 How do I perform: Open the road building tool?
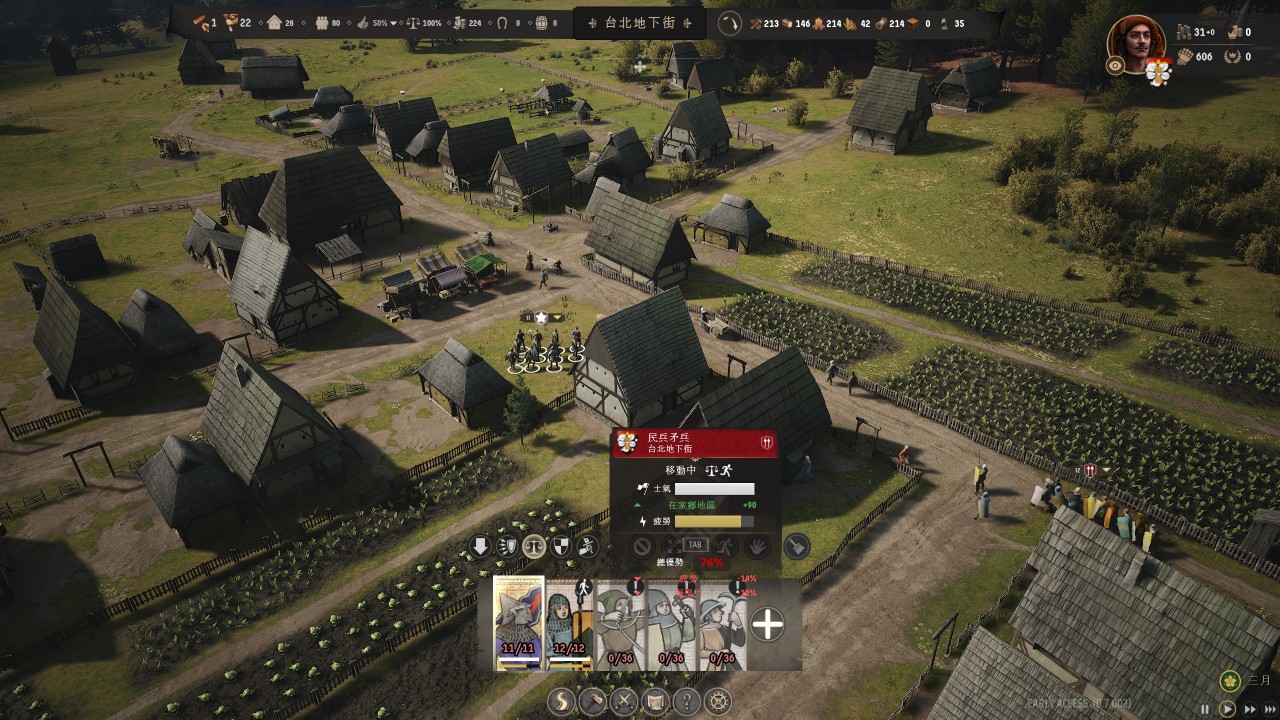tap(562, 702)
